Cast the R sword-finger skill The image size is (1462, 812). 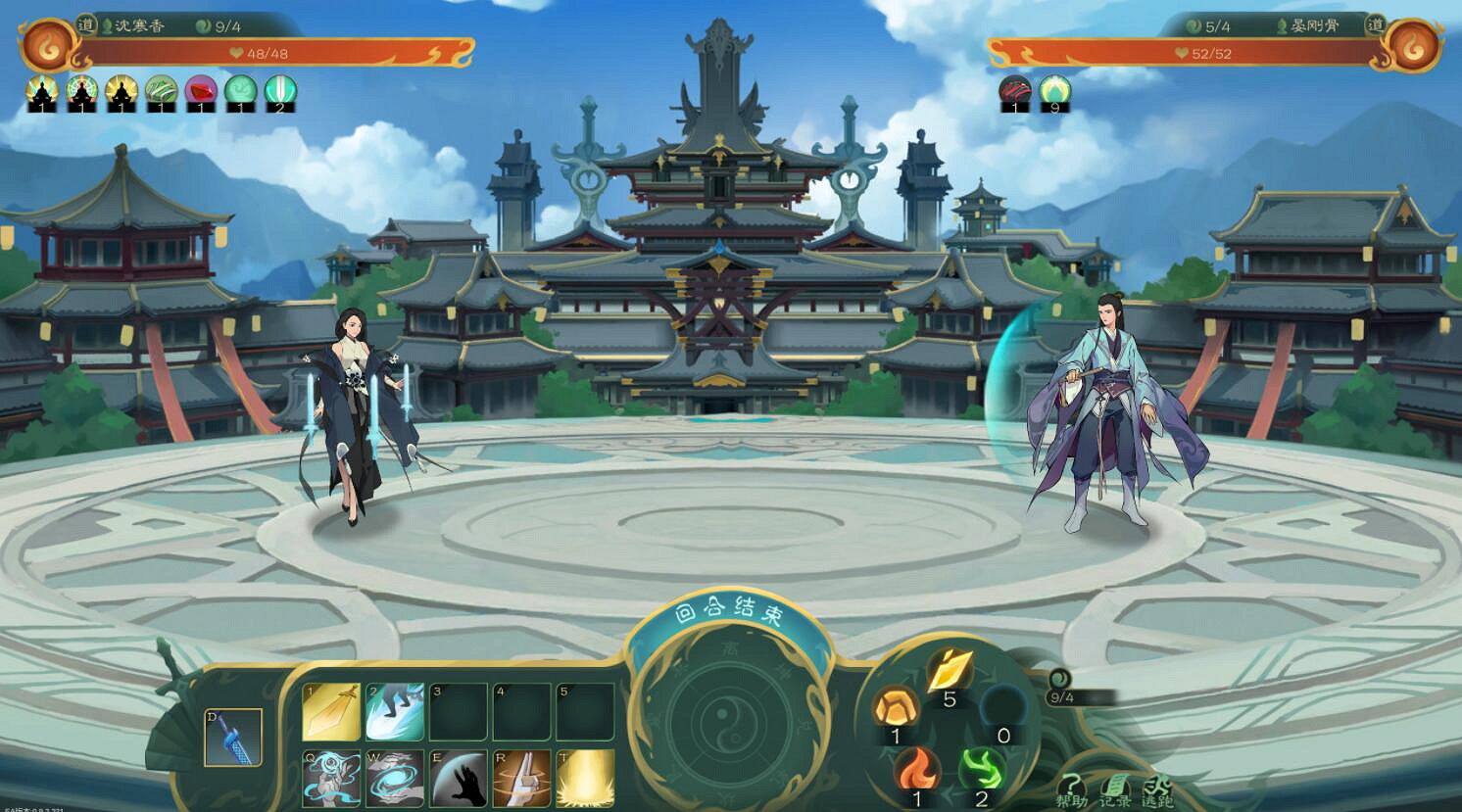(x=519, y=777)
